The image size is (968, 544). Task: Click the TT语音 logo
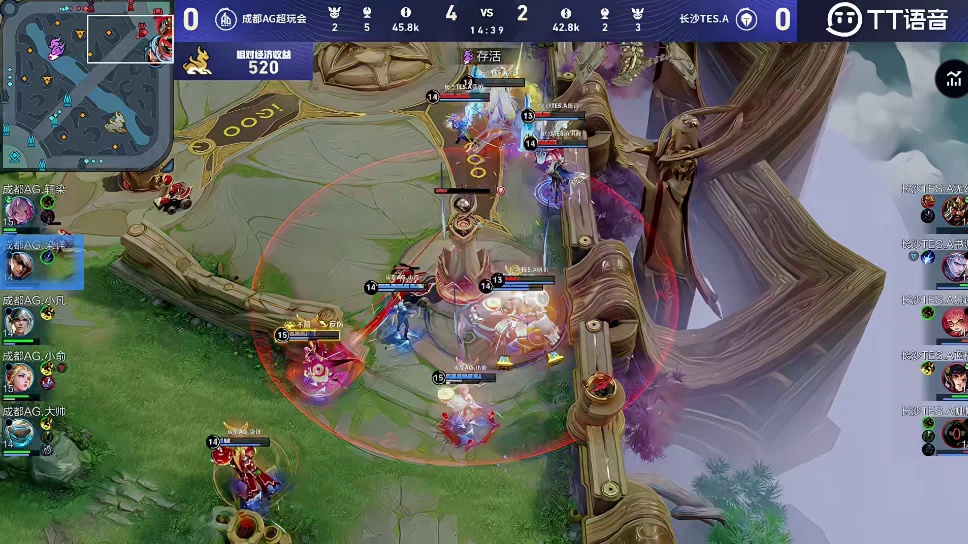point(886,19)
